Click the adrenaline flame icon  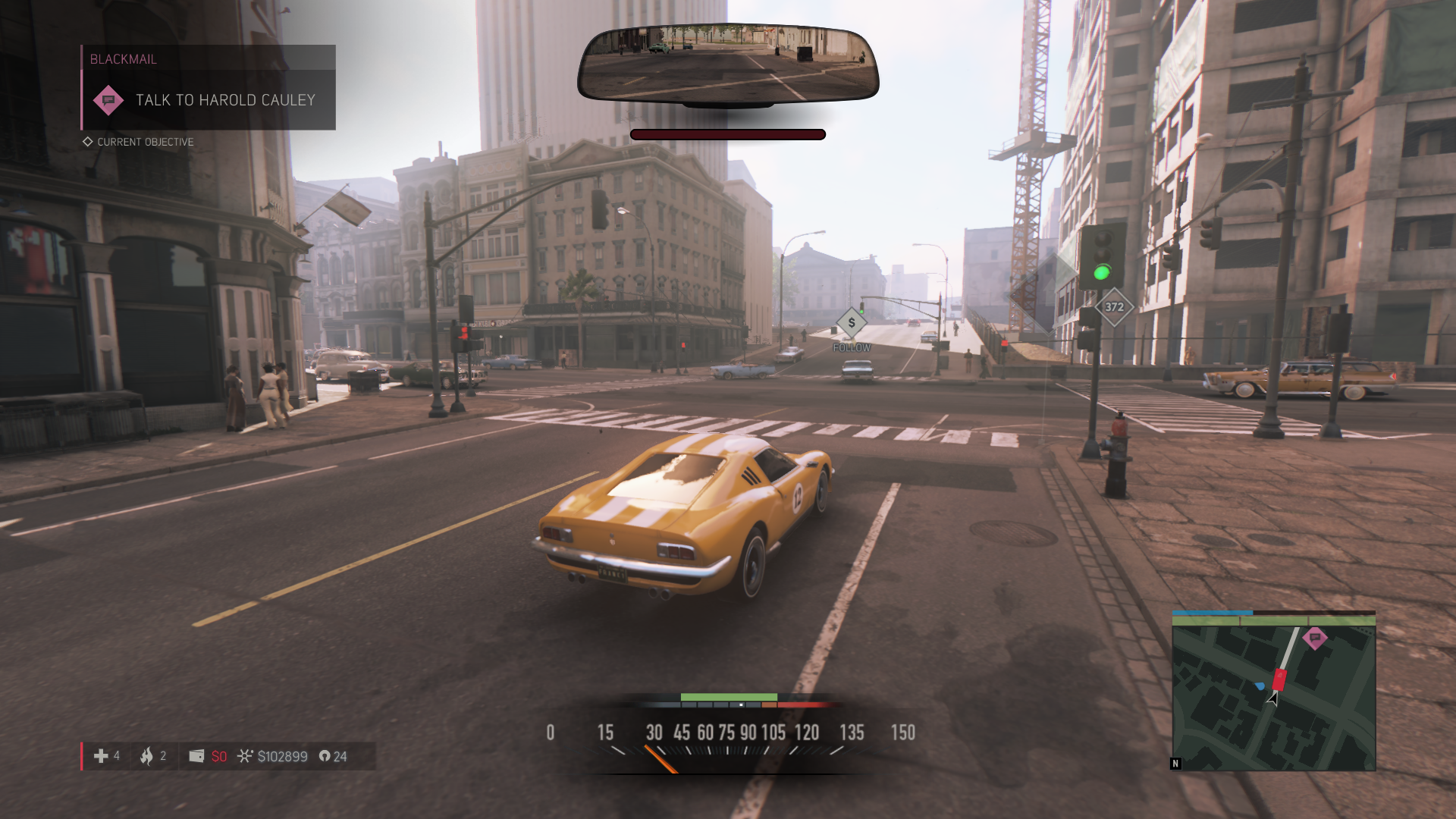[146, 756]
